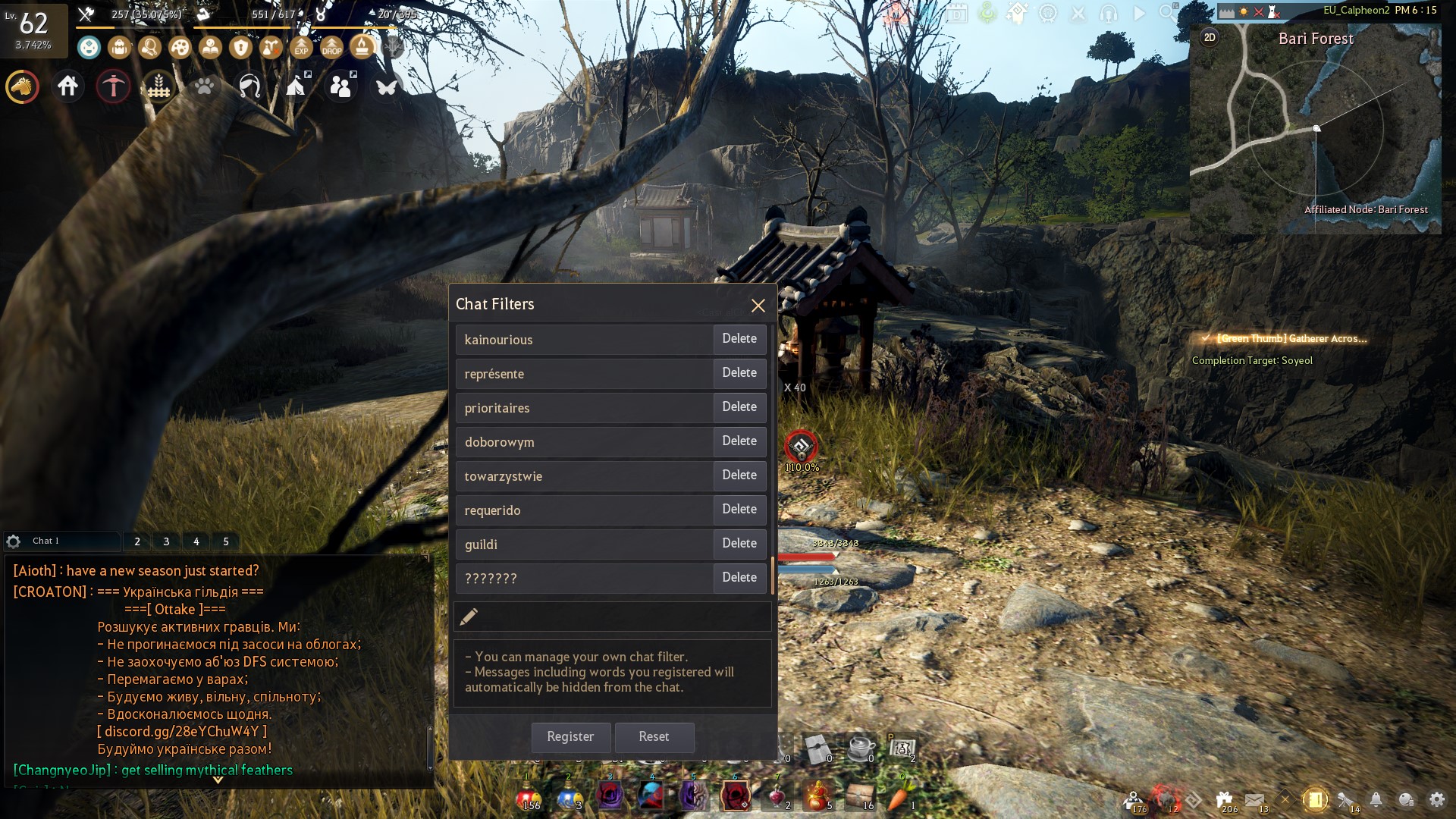Open chat tab 5
1456x819 pixels.
(226, 541)
